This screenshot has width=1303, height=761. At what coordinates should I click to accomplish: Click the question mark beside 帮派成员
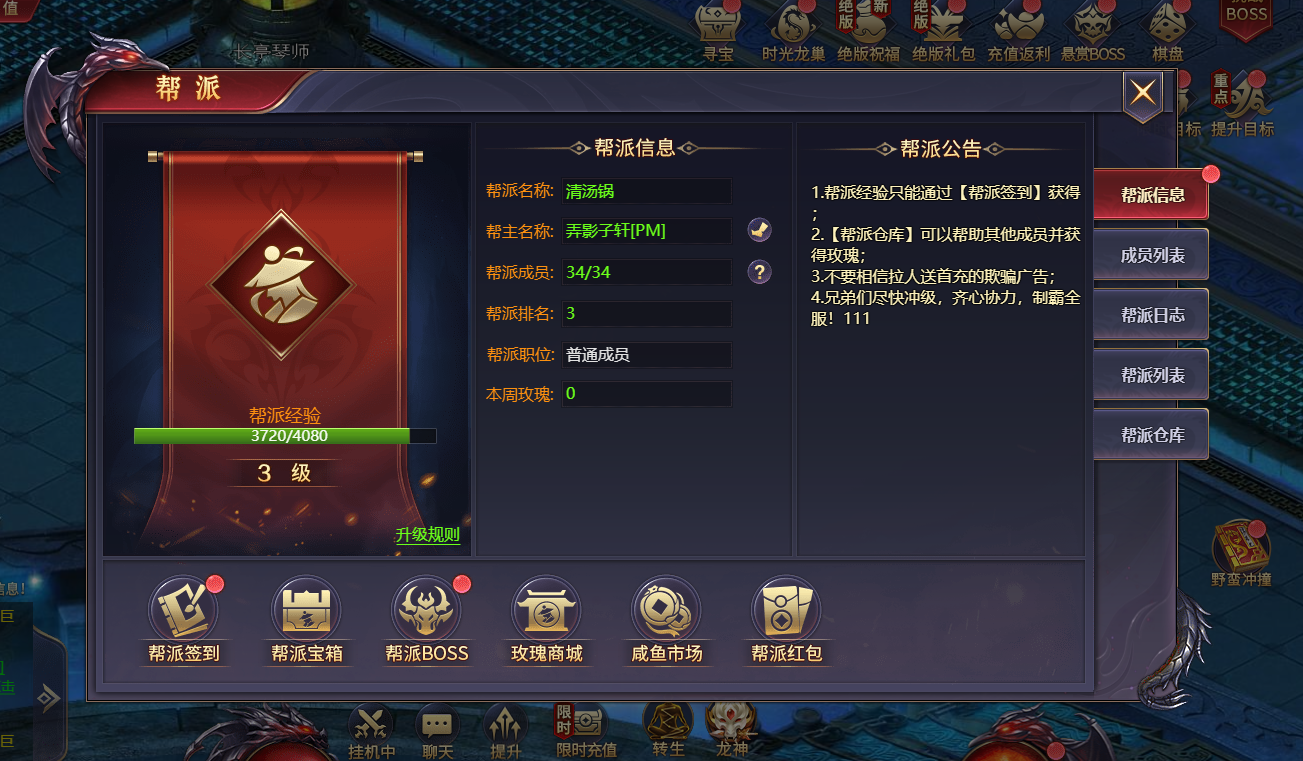coord(759,272)
